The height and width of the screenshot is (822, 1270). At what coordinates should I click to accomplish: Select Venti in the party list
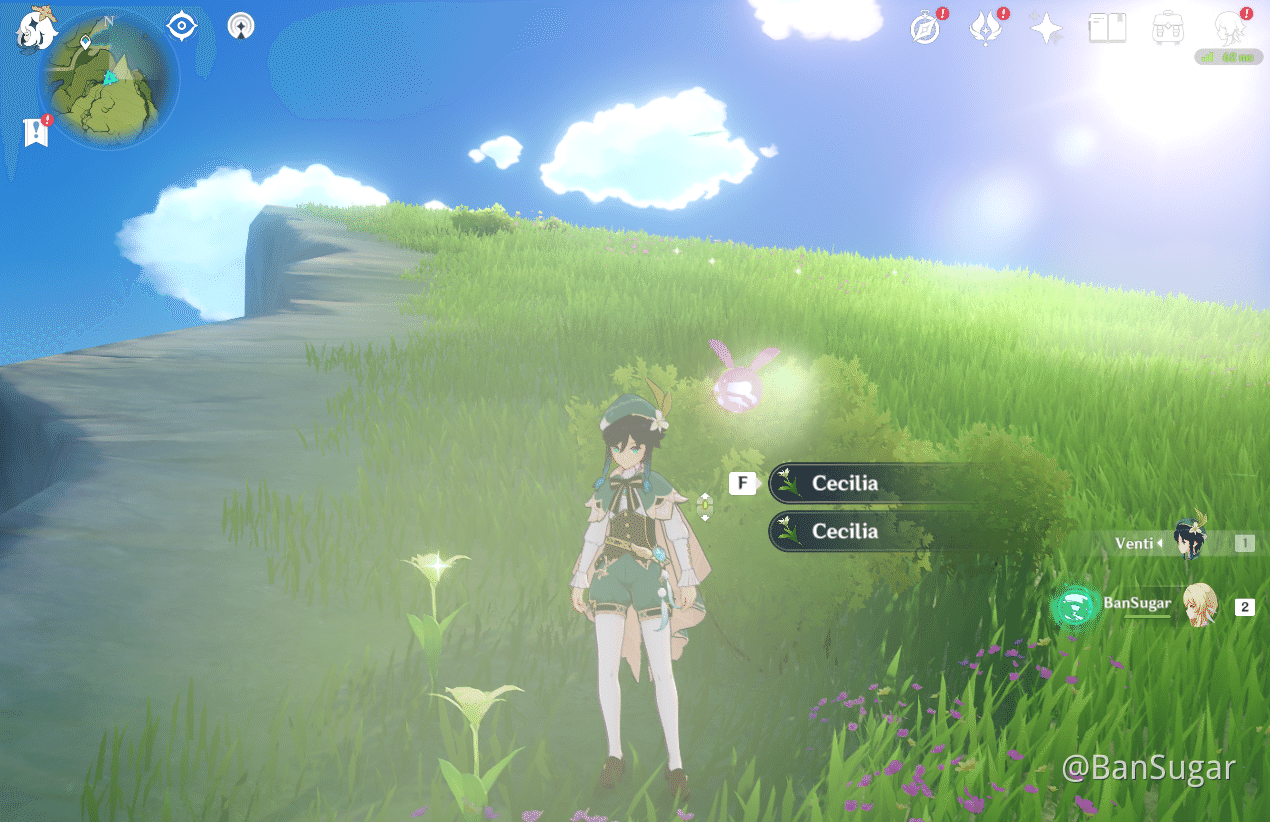tap(1190, 543)
